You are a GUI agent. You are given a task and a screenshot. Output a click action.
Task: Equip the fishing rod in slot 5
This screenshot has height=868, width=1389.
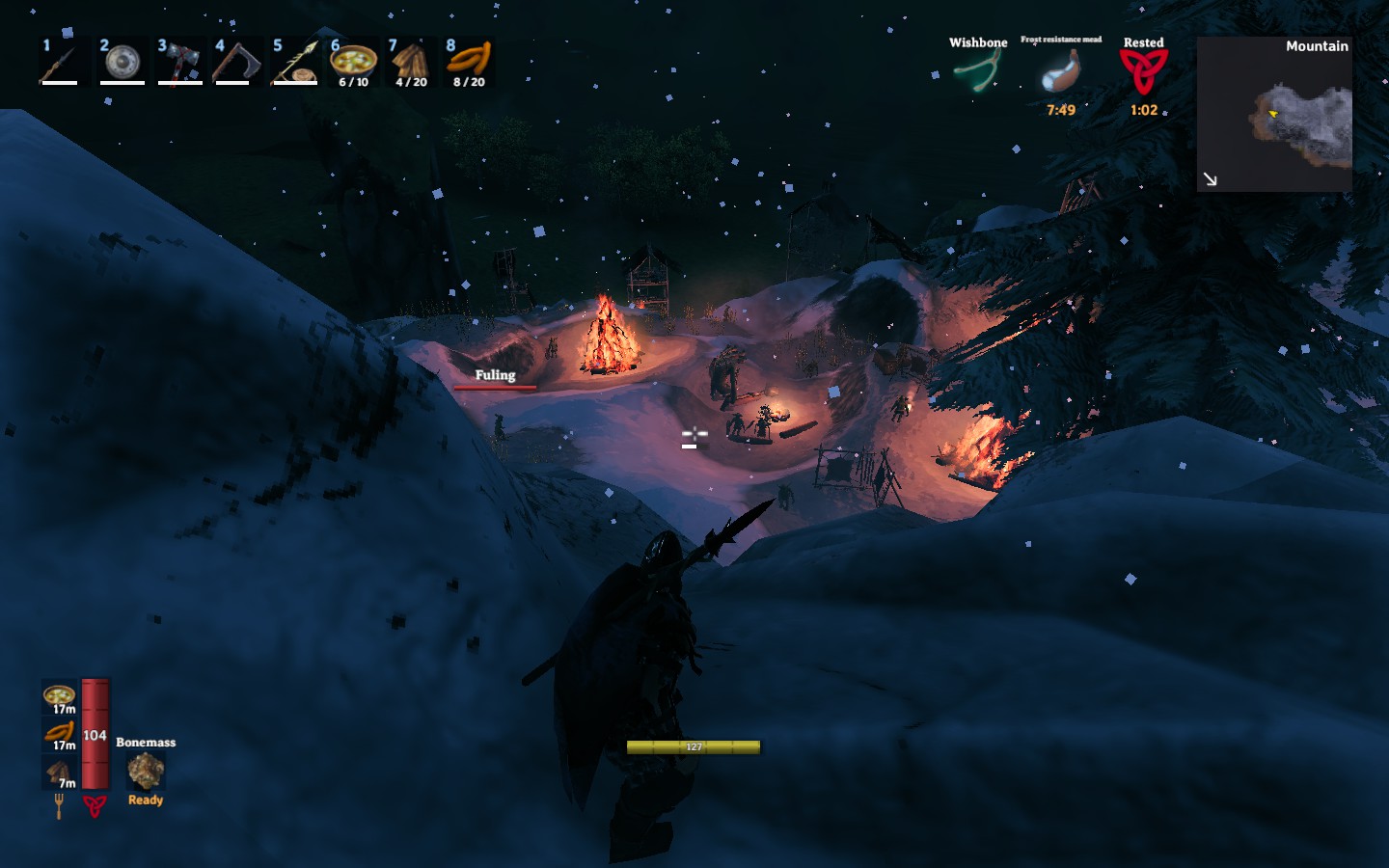coord(296,62)
